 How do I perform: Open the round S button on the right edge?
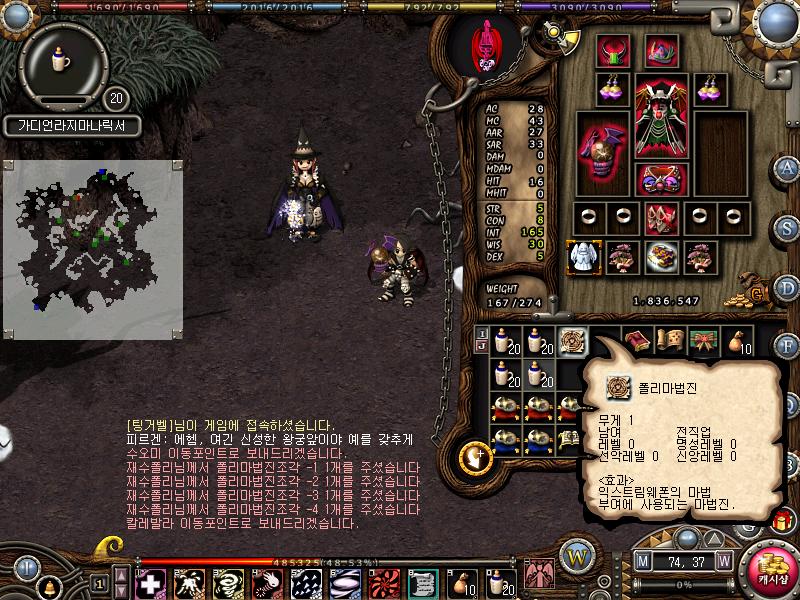click(x=786, y=227)
